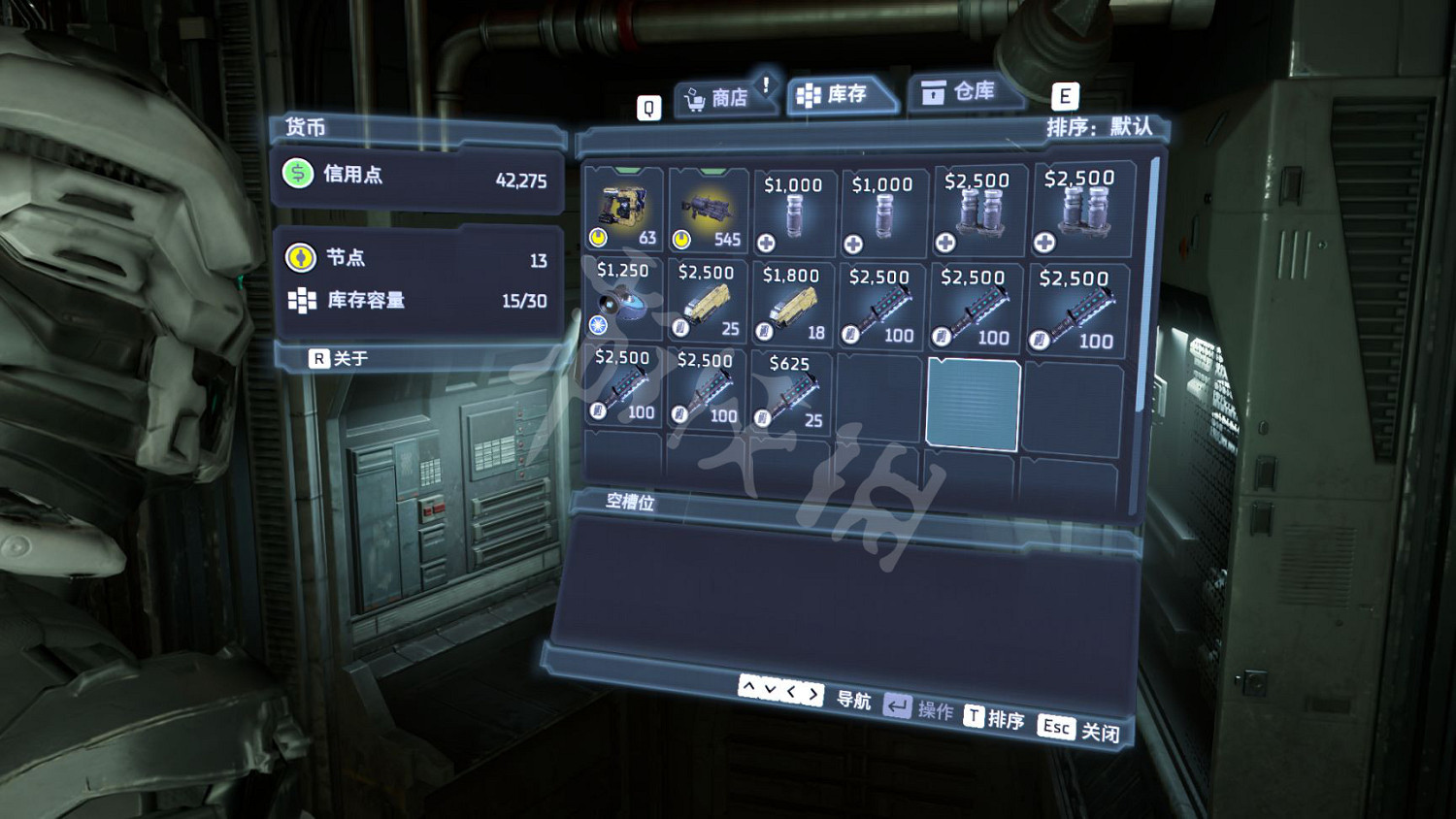Switch to the 商店 store tab

coord(726,97)
